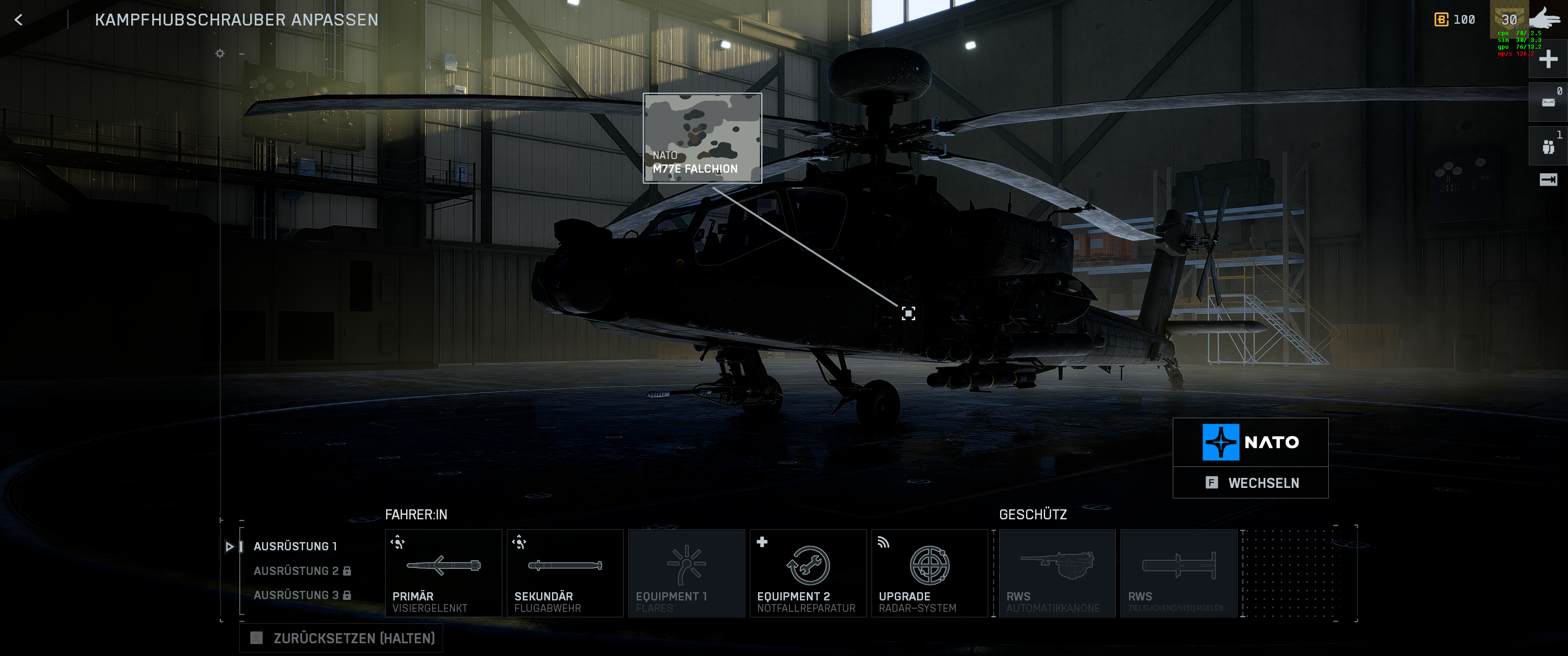Open the M77E Falchion camouflage tile
The image size is (1568, 656).
click(702, 138)
